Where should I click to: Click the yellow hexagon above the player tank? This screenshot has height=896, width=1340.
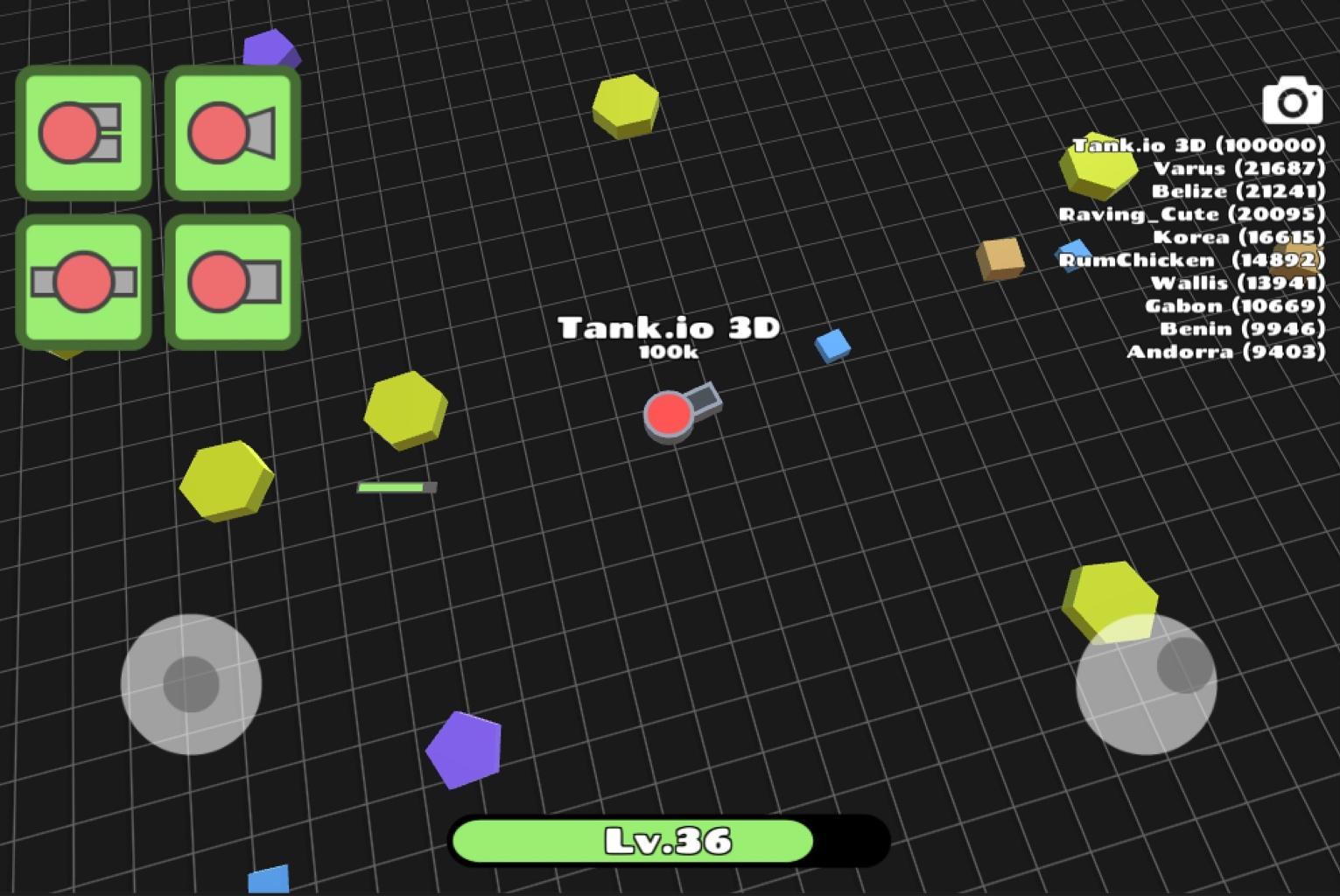pos(627,108)
